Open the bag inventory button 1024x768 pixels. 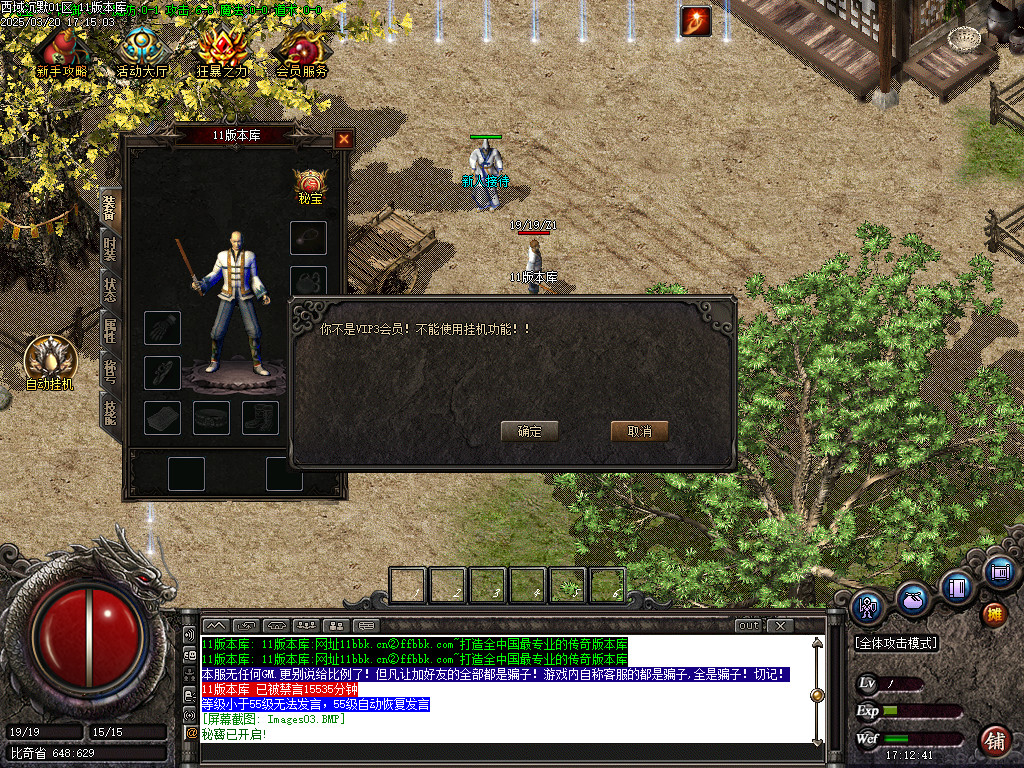912,598
